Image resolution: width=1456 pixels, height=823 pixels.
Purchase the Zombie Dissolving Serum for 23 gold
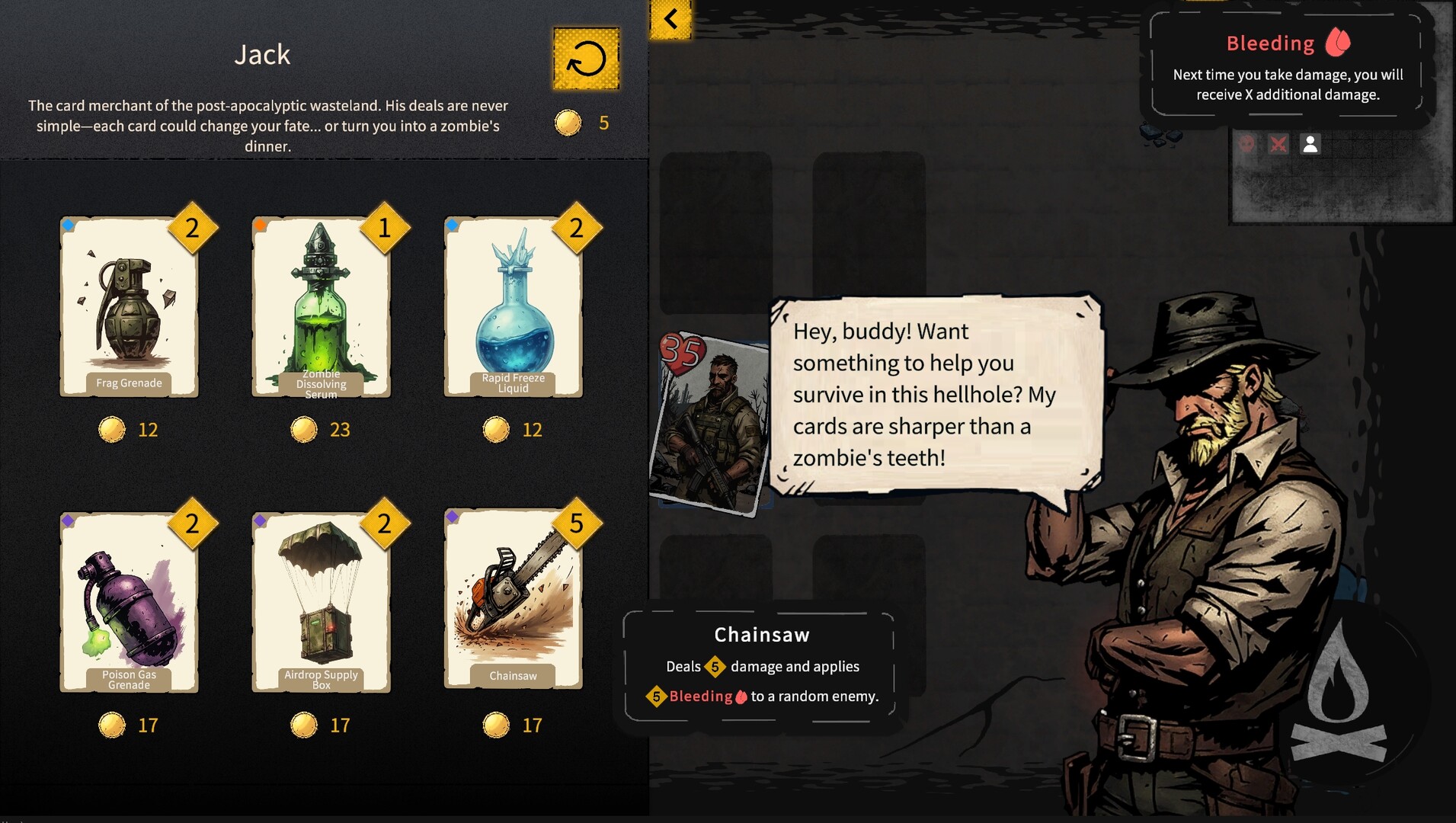click(321, 308)
